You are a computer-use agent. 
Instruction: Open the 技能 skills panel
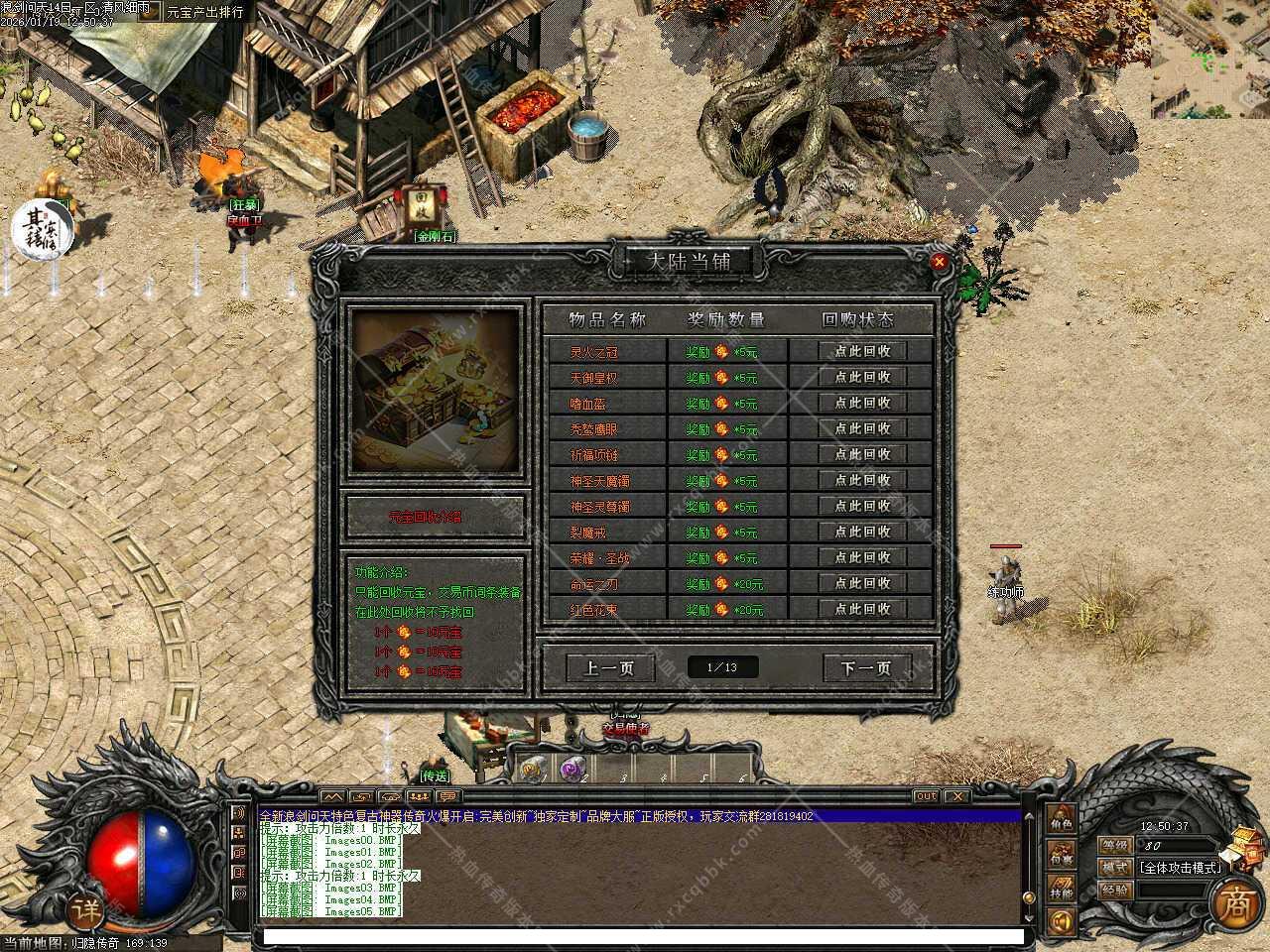1062,890
